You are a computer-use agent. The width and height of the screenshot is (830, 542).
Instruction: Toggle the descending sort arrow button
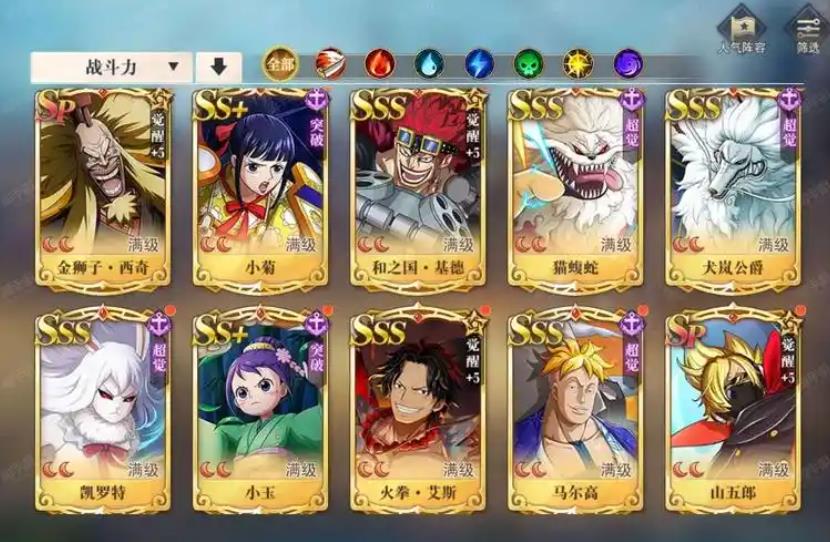coord(218,68)
